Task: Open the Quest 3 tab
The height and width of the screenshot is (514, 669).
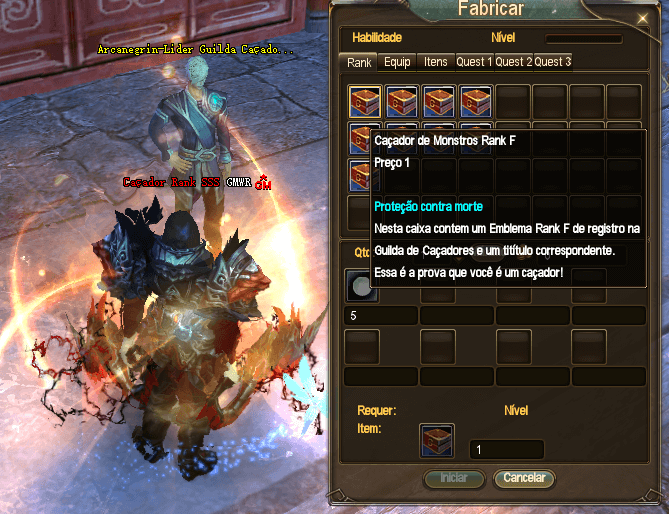Action: [x=552, y=62]
